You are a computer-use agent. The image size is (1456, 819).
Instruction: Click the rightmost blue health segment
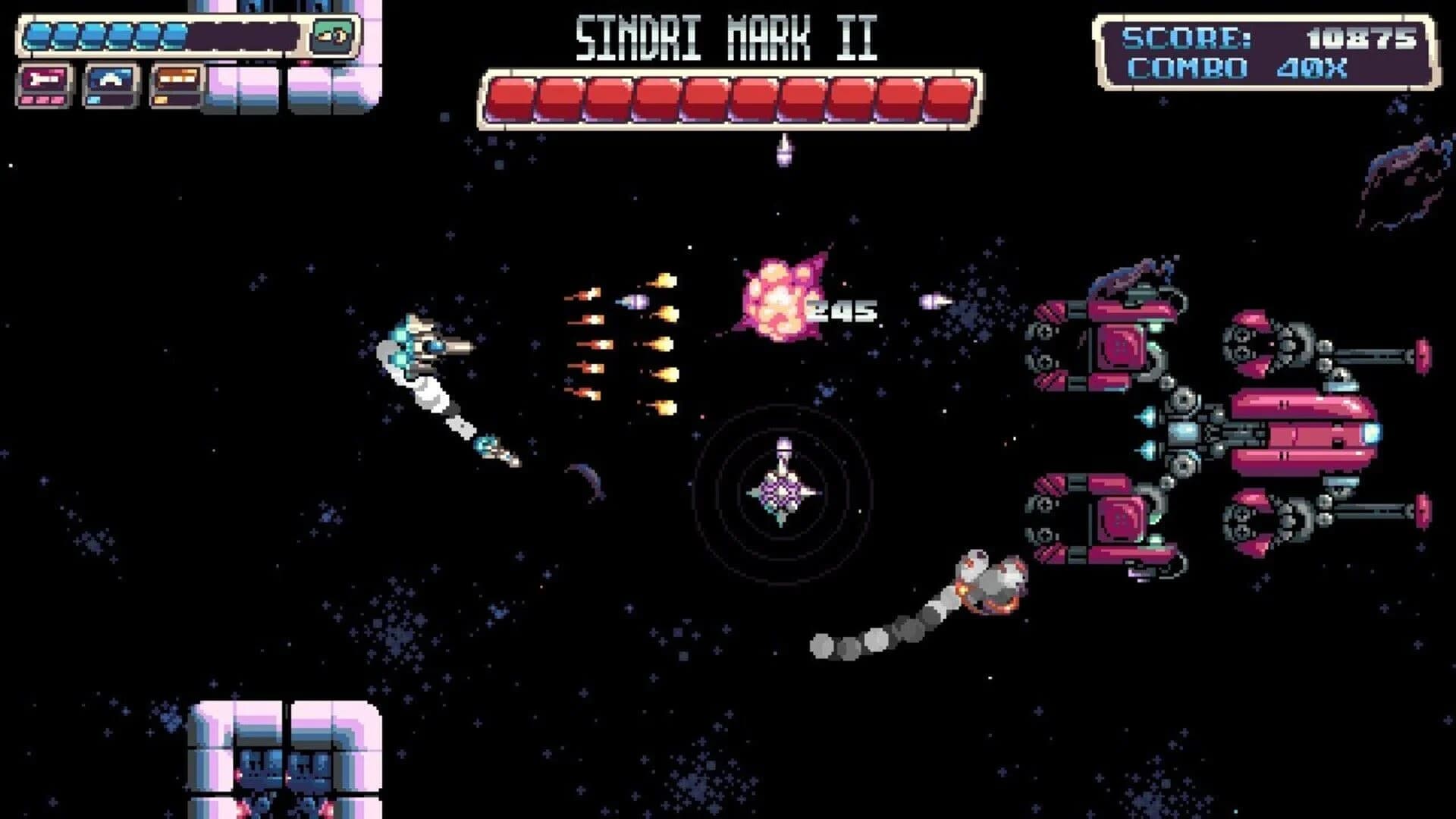(x=176, y=34)
